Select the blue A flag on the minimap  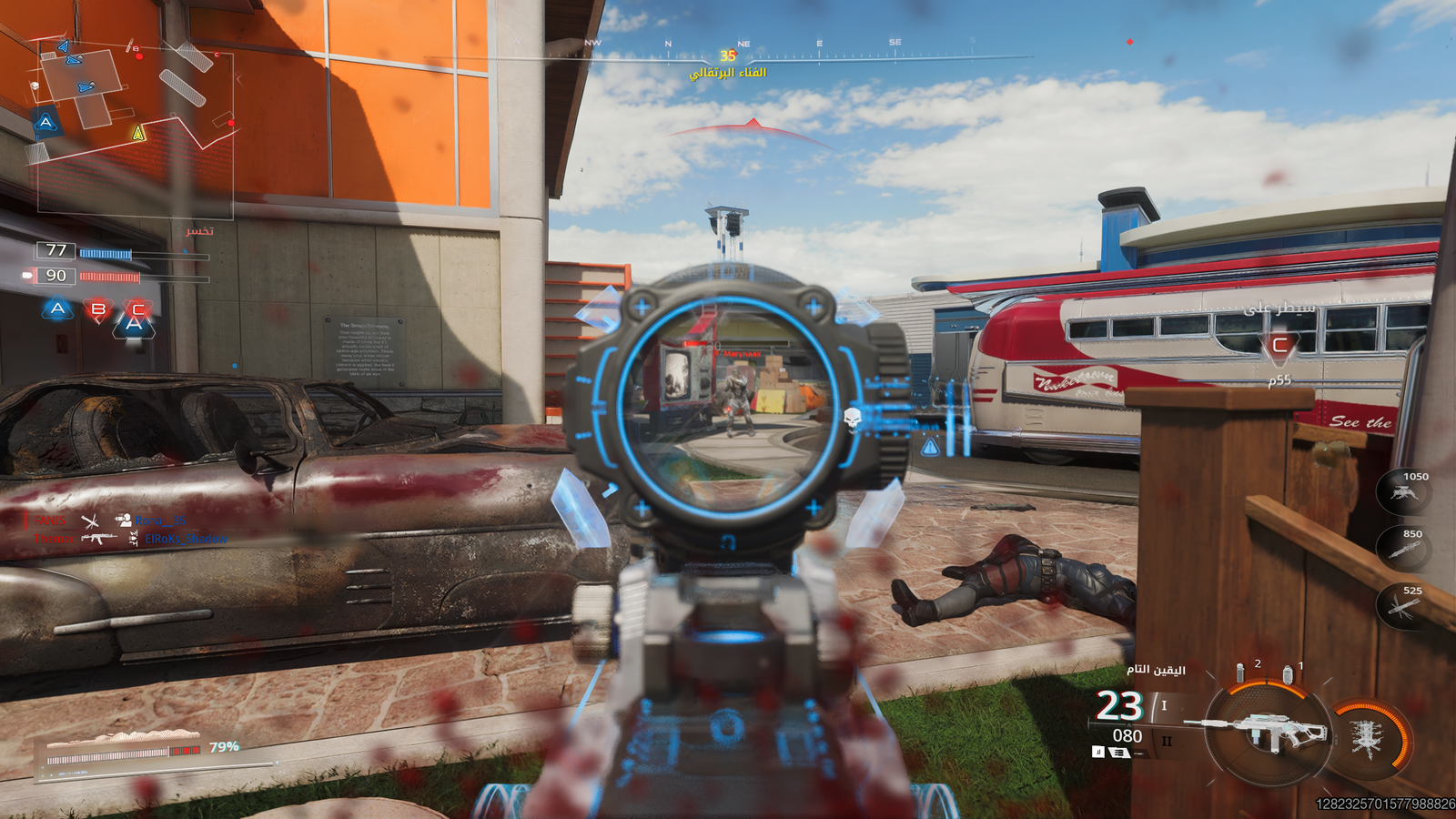(45, 122)
